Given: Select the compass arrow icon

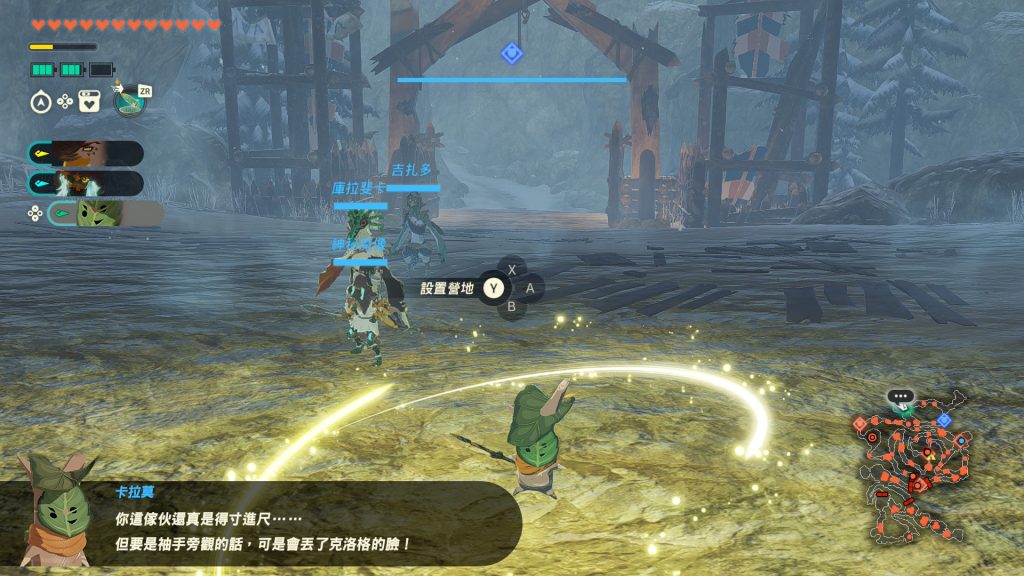Looking at the screenshot, I should point(41,101).
